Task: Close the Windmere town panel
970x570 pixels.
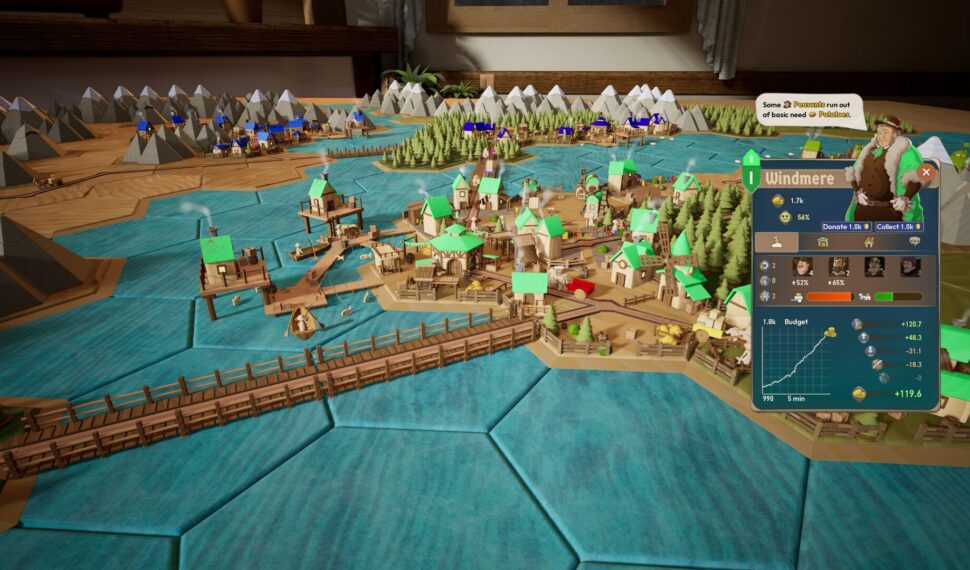Action: pyautogui.click(x=926, y=172)
